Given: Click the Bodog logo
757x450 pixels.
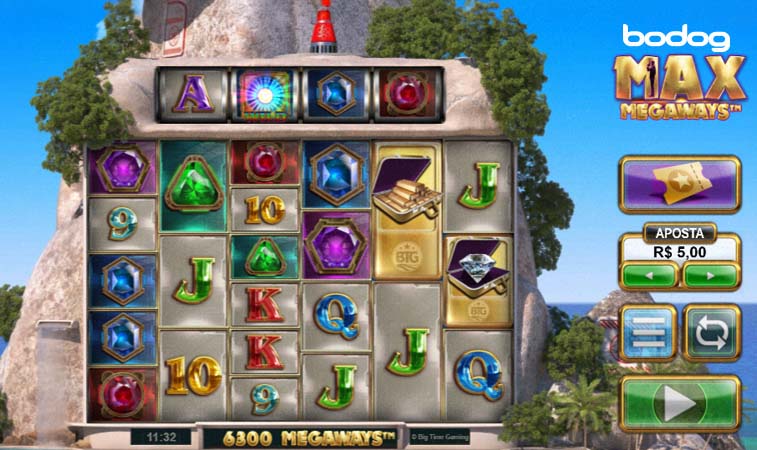Looking at the screenshot, I should 679,39.
